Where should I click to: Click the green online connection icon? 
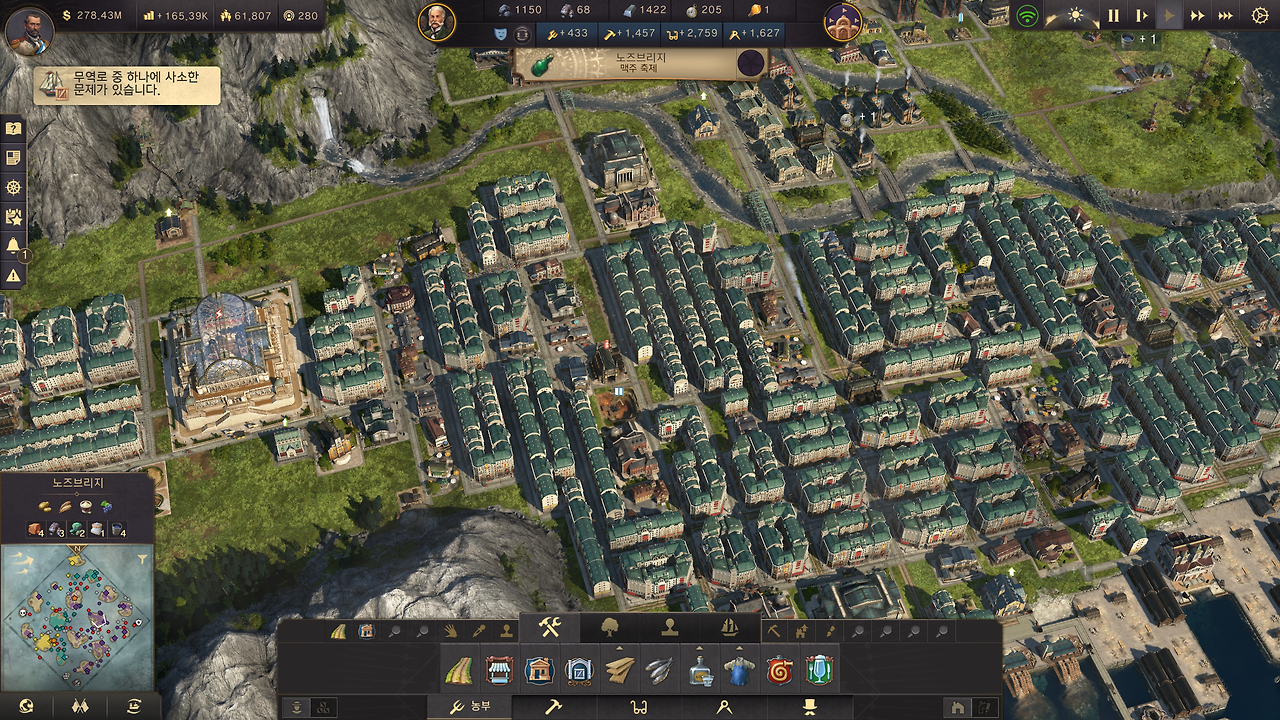(1027, 16)
